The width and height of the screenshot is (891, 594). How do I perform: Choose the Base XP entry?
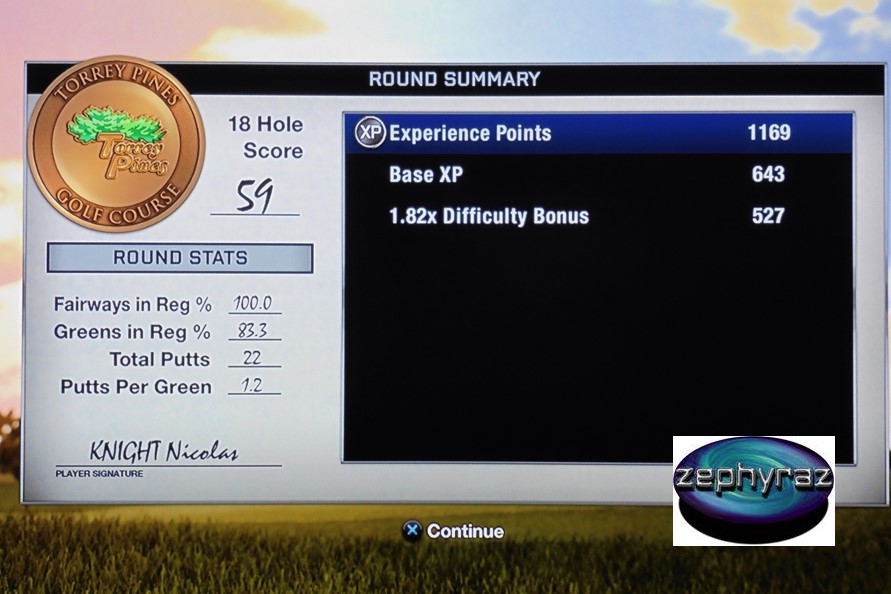coord(598,175)
